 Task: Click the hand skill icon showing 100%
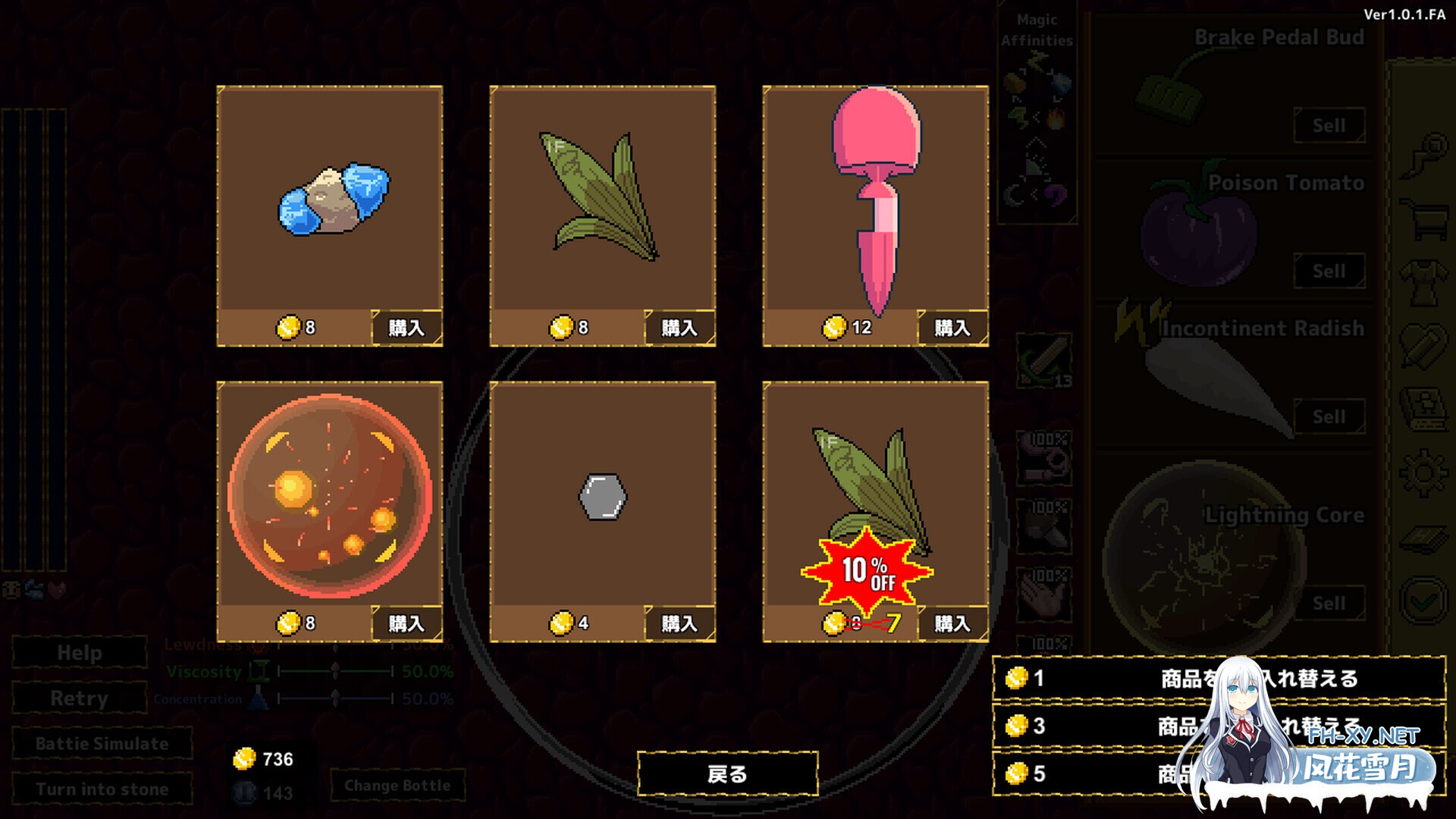click(x=1045, y=590)
